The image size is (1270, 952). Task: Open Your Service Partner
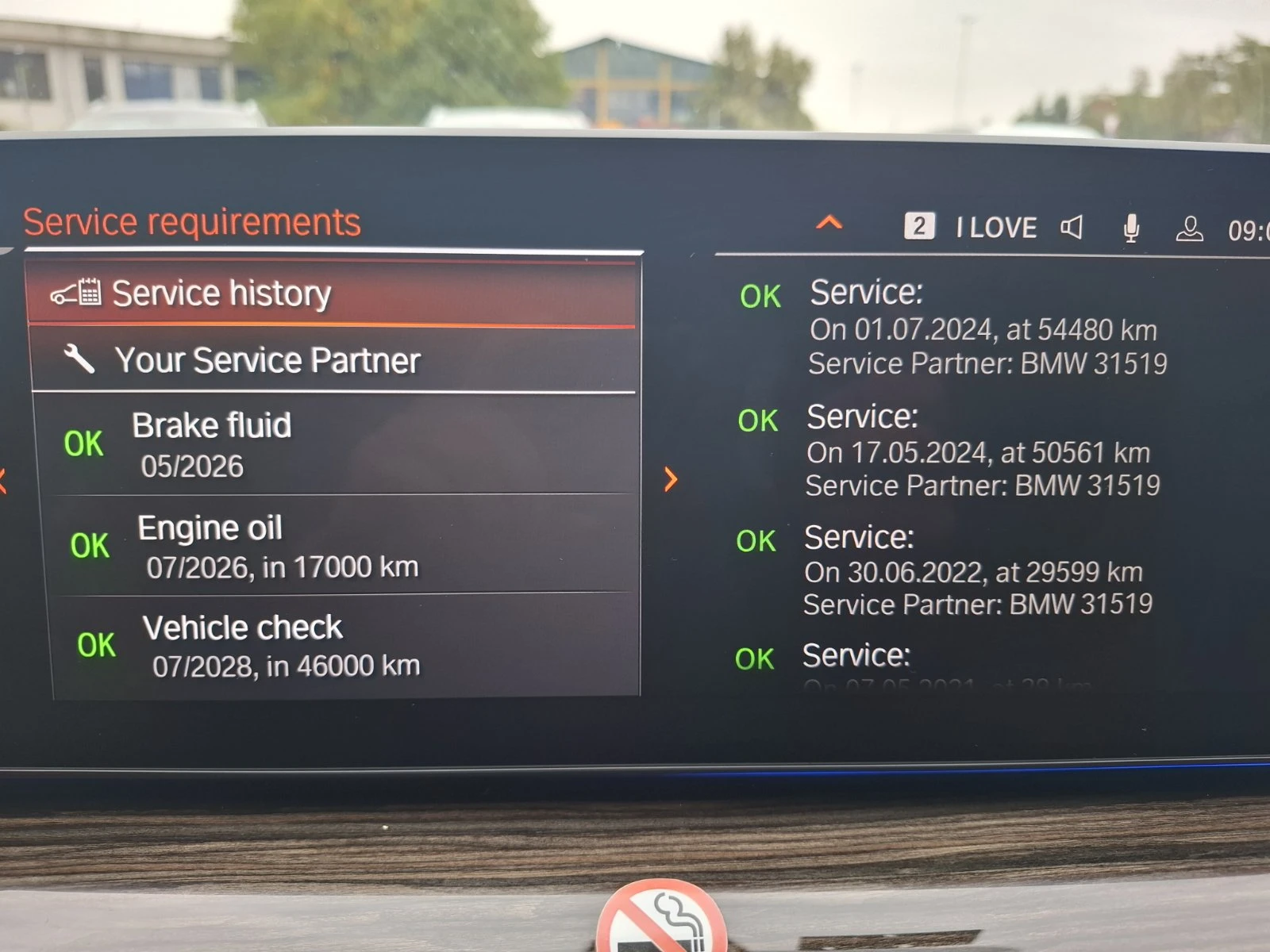(270, 359)
